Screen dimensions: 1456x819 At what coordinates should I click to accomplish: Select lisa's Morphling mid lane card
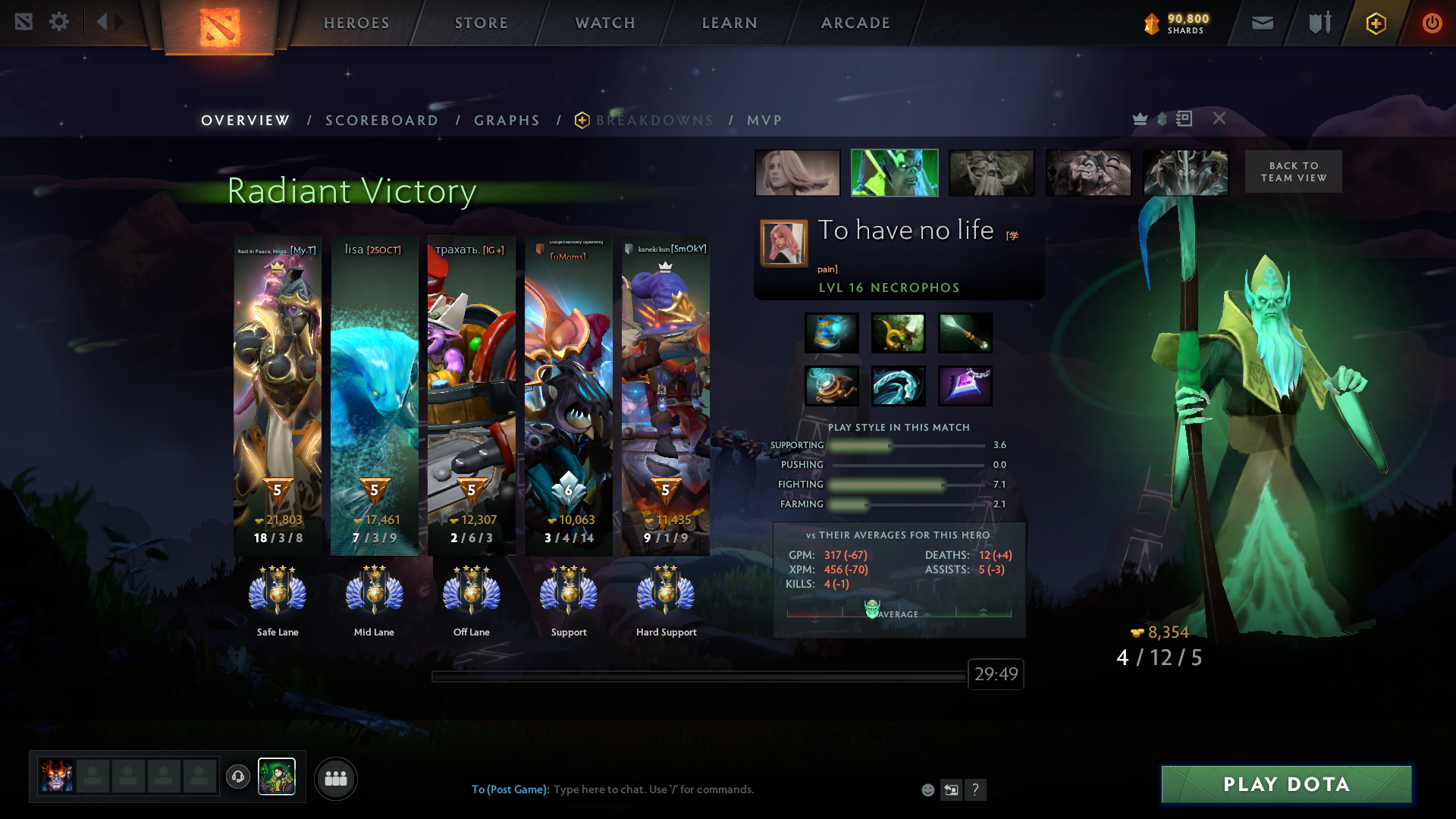pyautogui.click(x=375, y=394)
